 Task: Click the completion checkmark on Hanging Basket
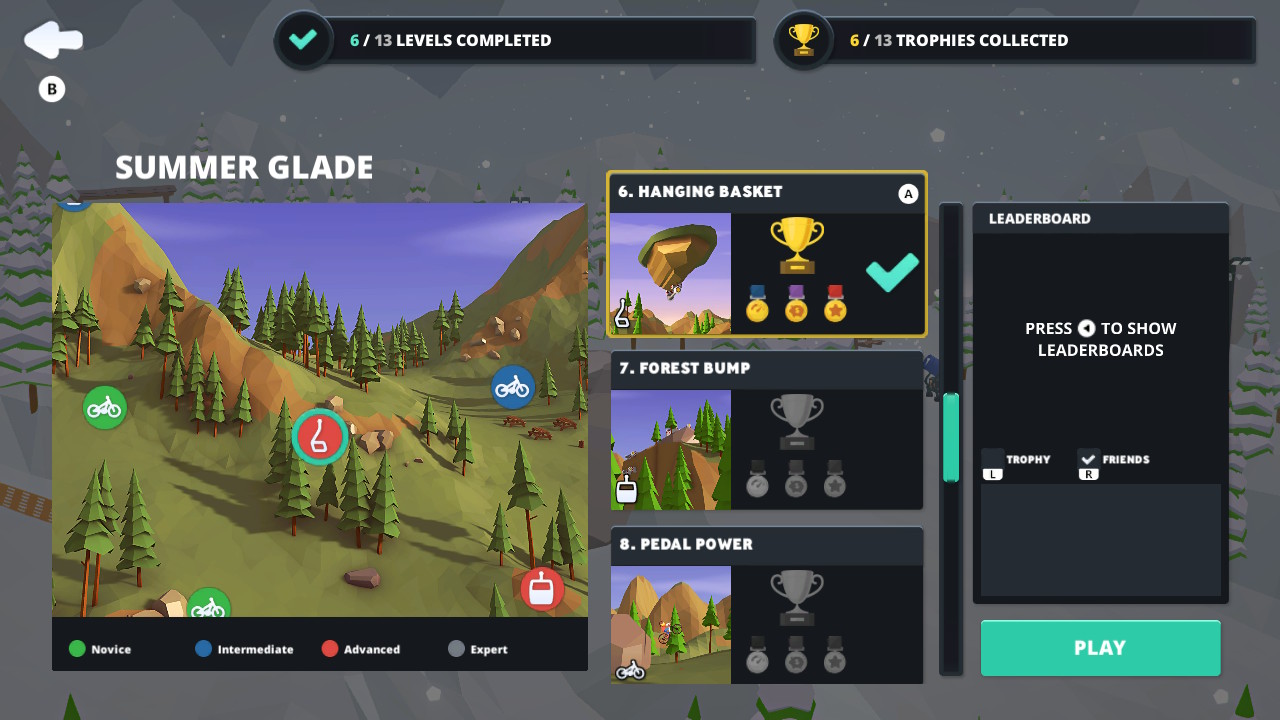pyautogui.click(x=890, y=272)
